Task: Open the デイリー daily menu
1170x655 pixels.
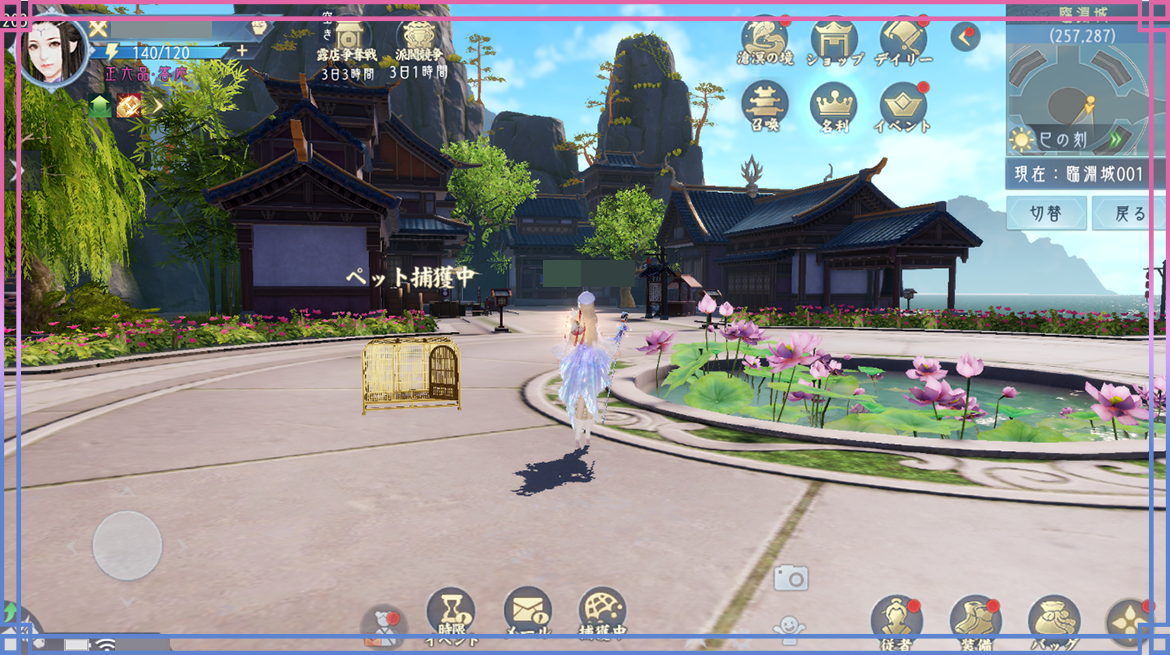Action: tap(903, 40)
